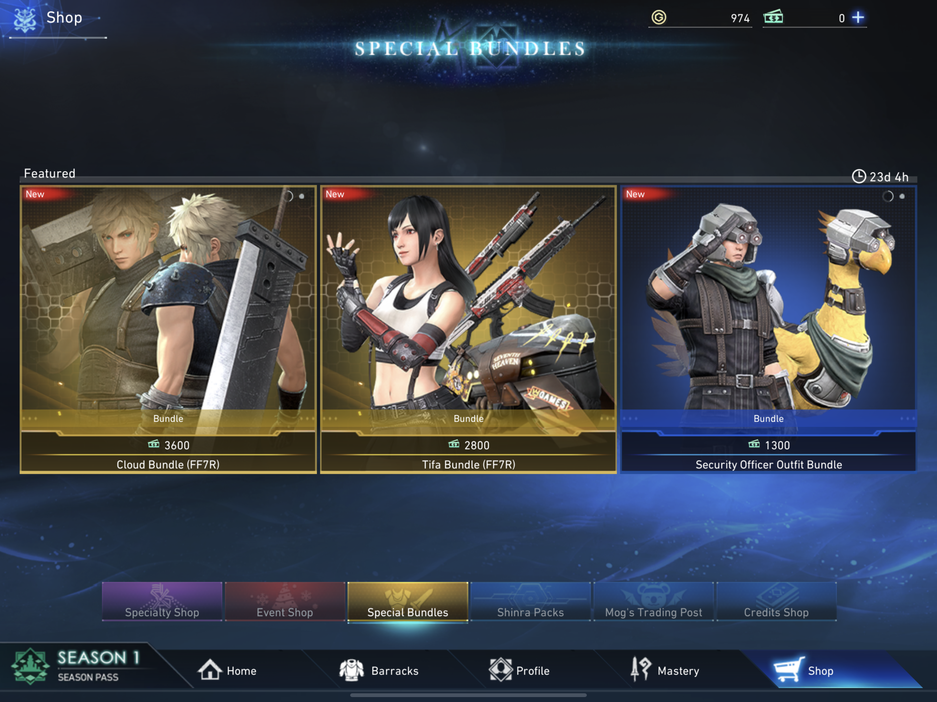
Task: Buy Security Officer bundle for 1300
Action: [x=768, y=445]
